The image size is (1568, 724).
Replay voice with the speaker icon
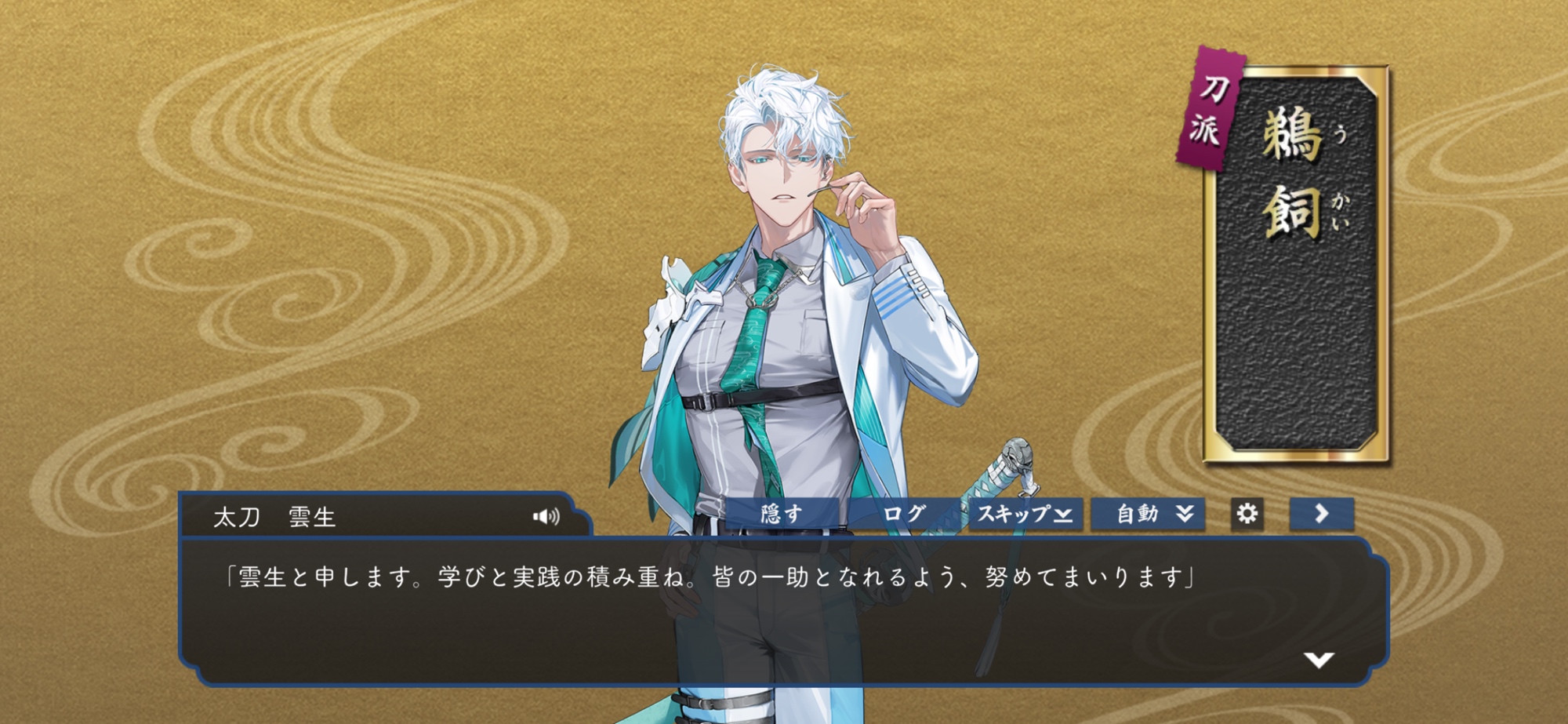(546, 516)
